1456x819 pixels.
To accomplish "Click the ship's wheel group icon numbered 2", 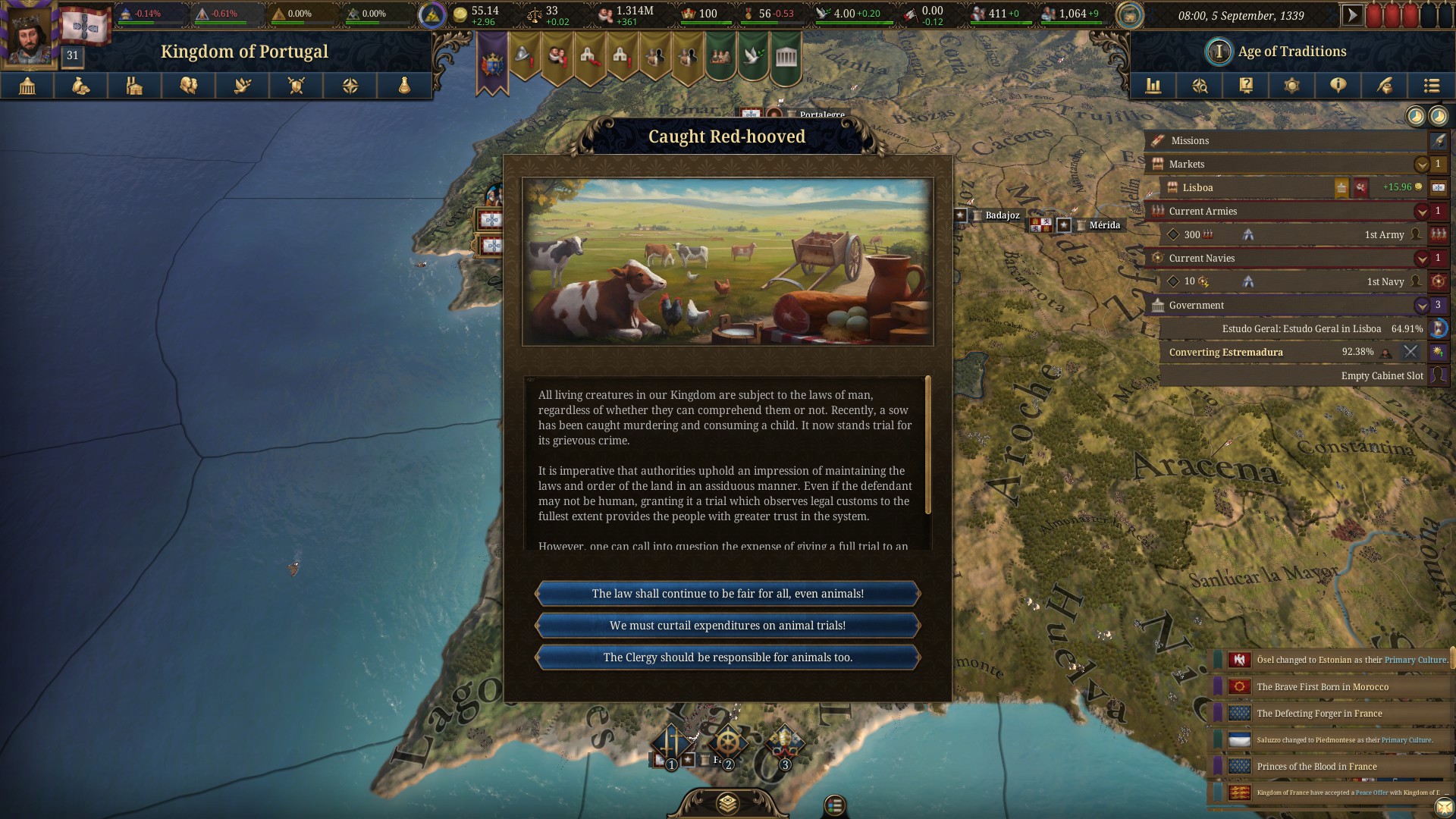I will (727, 745).
